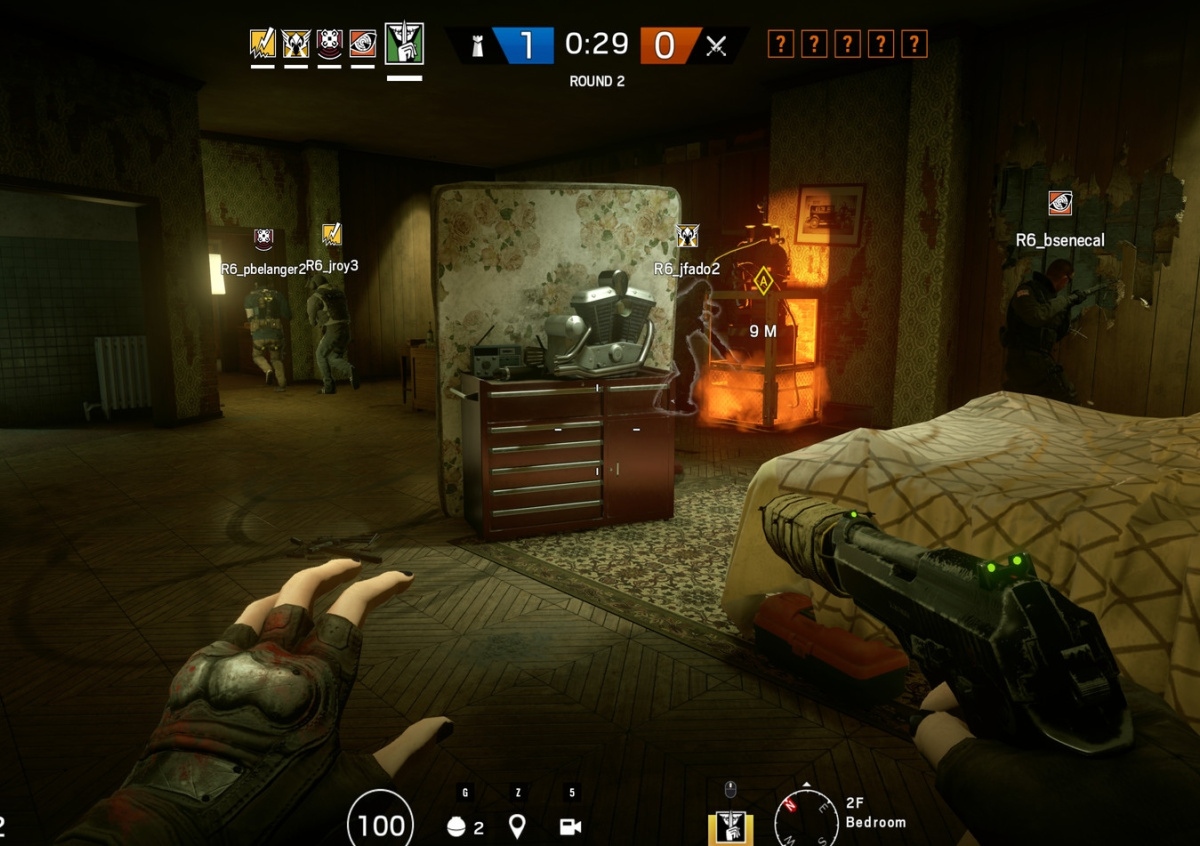
Task: Activate Caveira's Silent Step ability icon
Action: point(730,828)
